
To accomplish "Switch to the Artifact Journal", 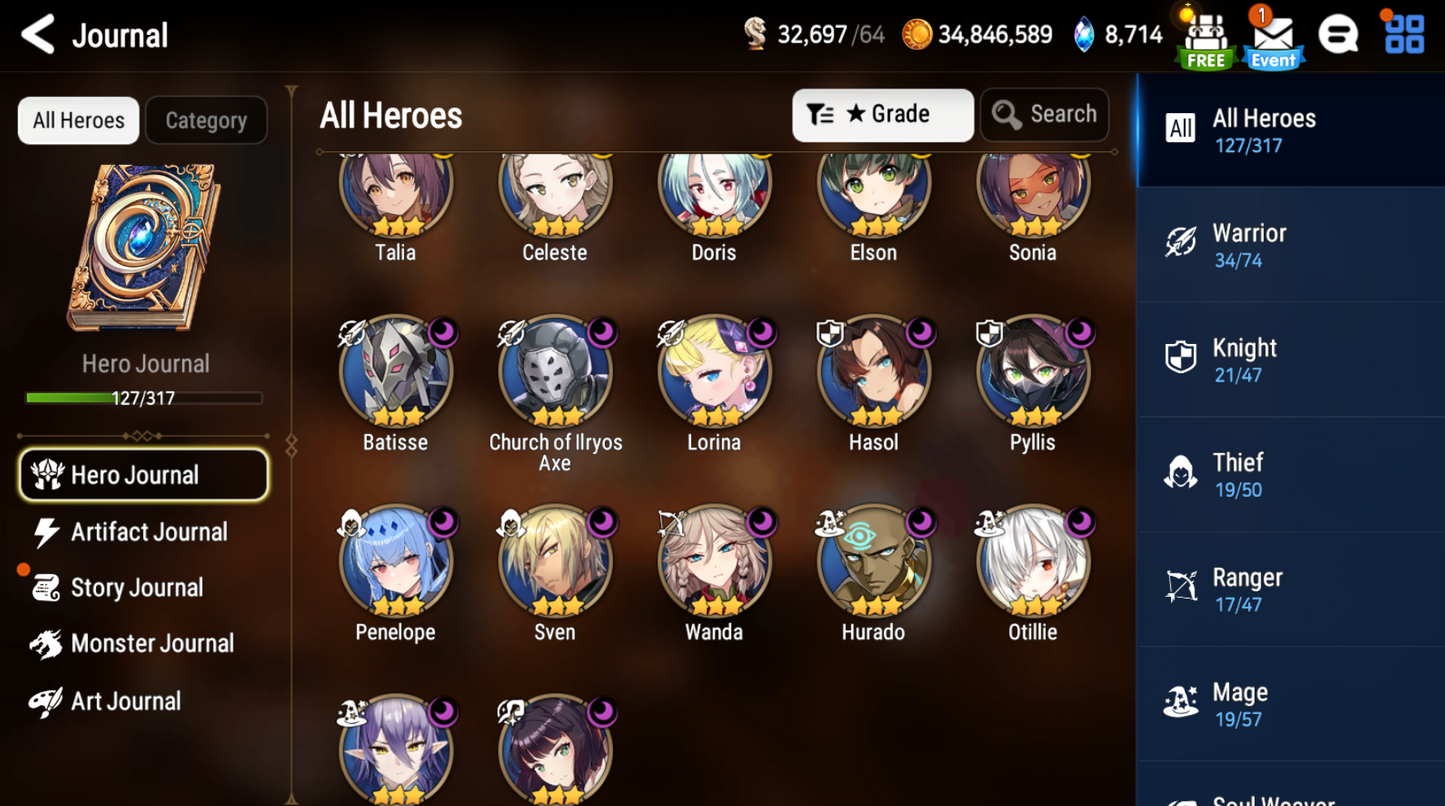I will (x=148, y=531).
